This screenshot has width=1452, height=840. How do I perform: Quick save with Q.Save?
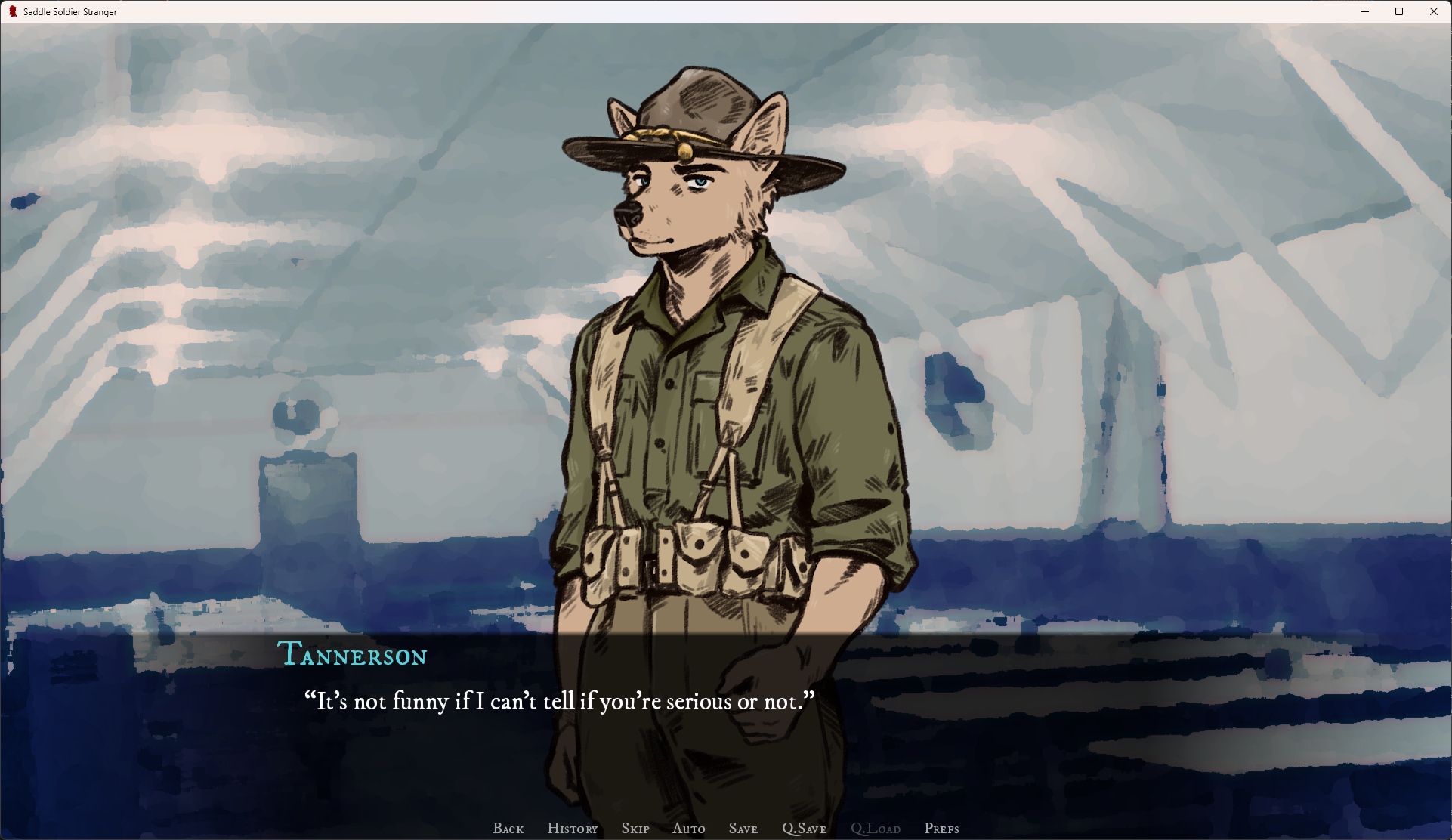click(x=804, y=829)
